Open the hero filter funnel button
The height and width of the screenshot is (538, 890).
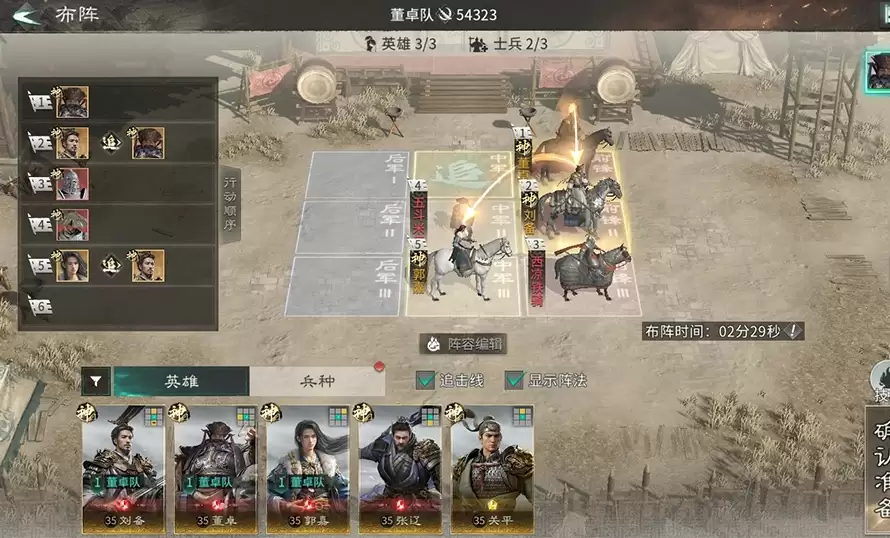[x=96, y=381]
